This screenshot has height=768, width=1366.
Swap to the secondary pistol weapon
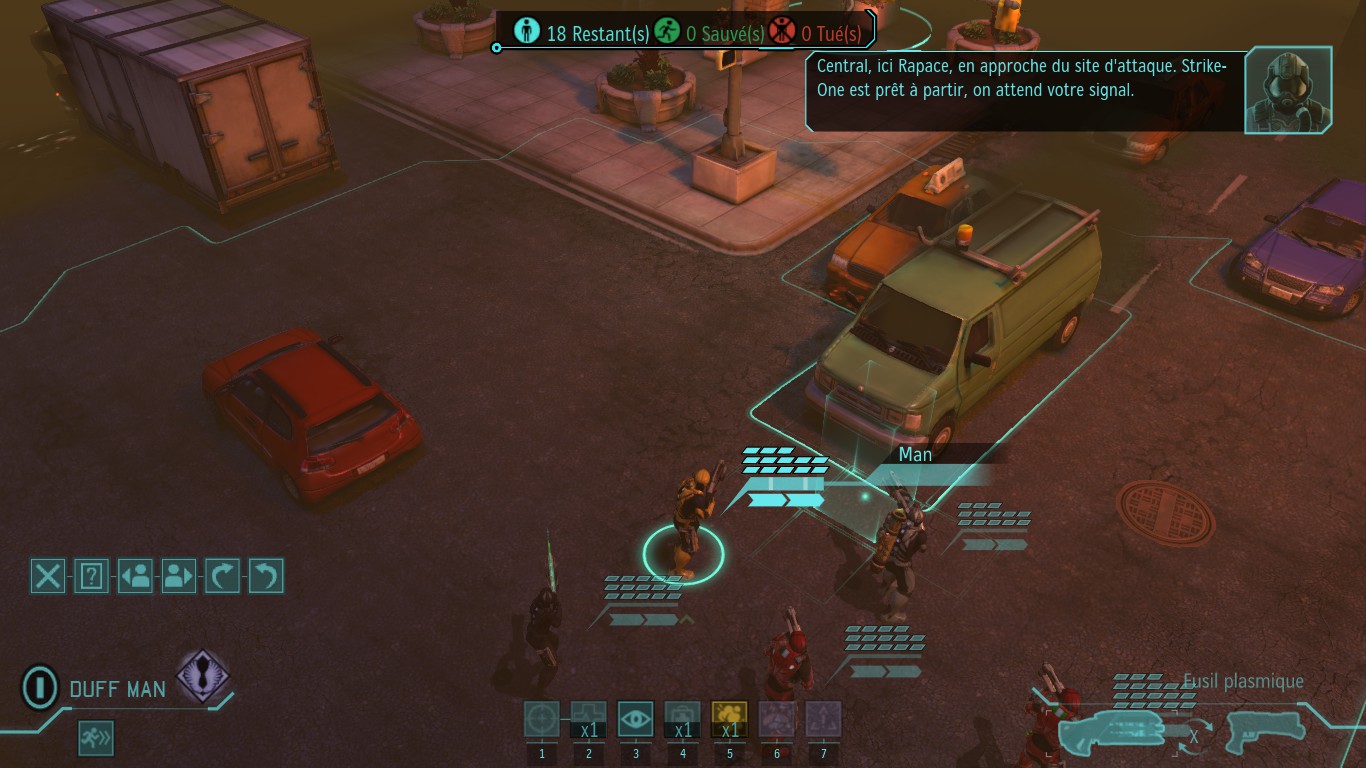(1264, 731)
